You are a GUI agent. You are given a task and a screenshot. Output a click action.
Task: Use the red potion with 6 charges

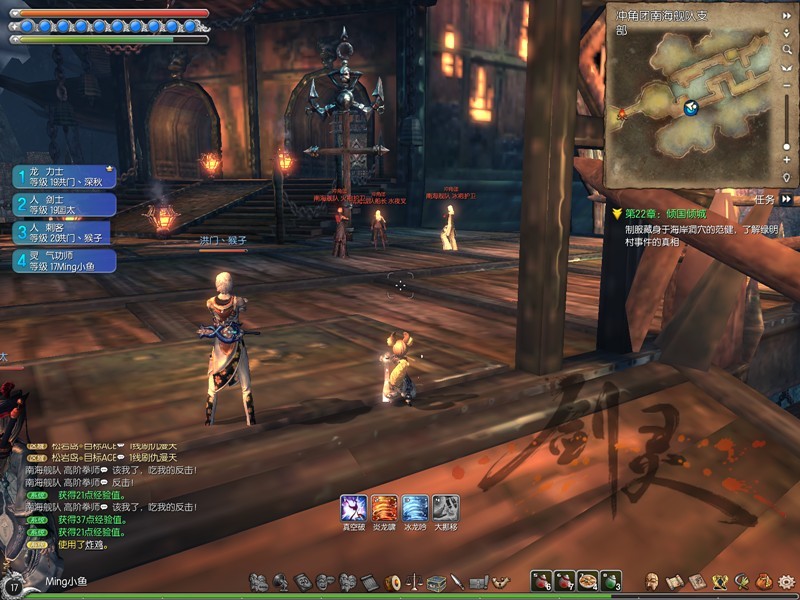pyautogui.click(x=541, y=580)
